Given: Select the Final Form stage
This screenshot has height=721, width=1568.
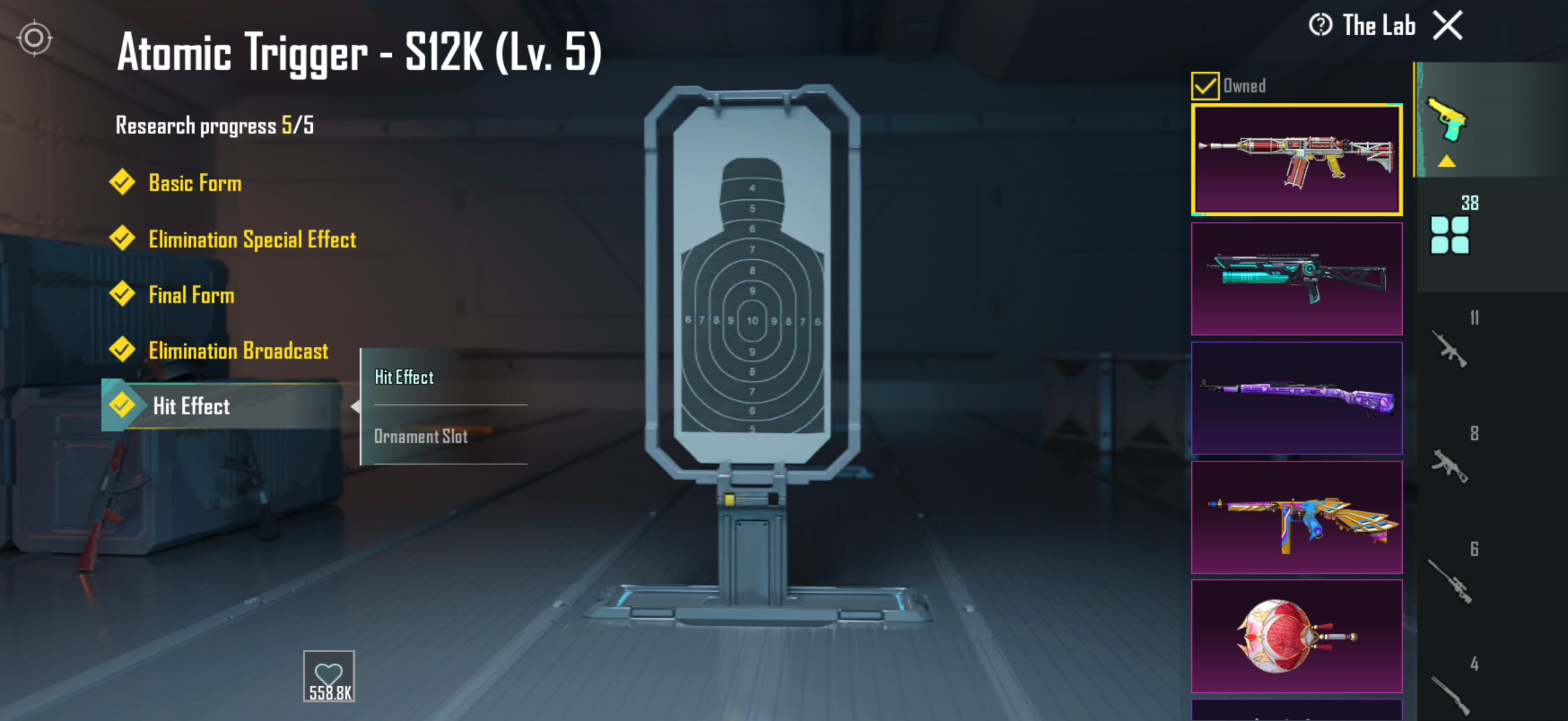Looking at the screenshot, I should (x=191, y=295).
